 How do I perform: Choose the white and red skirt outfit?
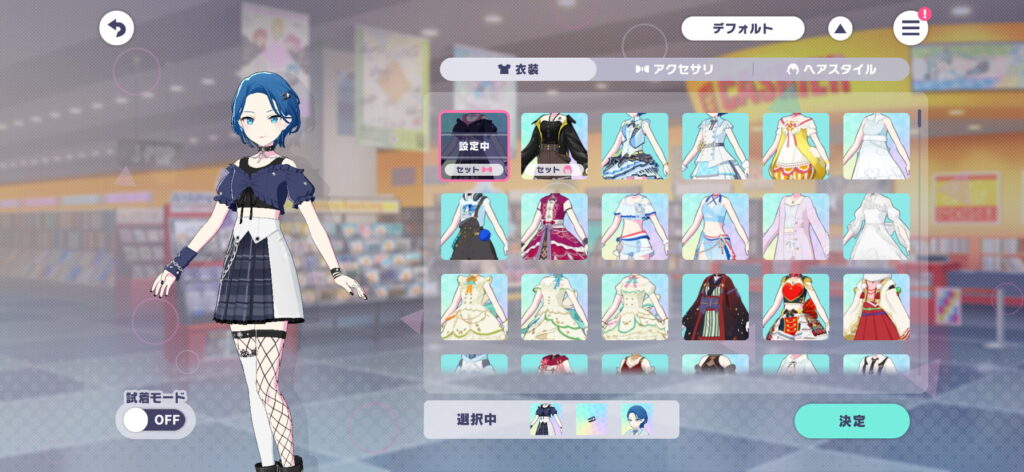pyautogui.click(x=876, y=307)
